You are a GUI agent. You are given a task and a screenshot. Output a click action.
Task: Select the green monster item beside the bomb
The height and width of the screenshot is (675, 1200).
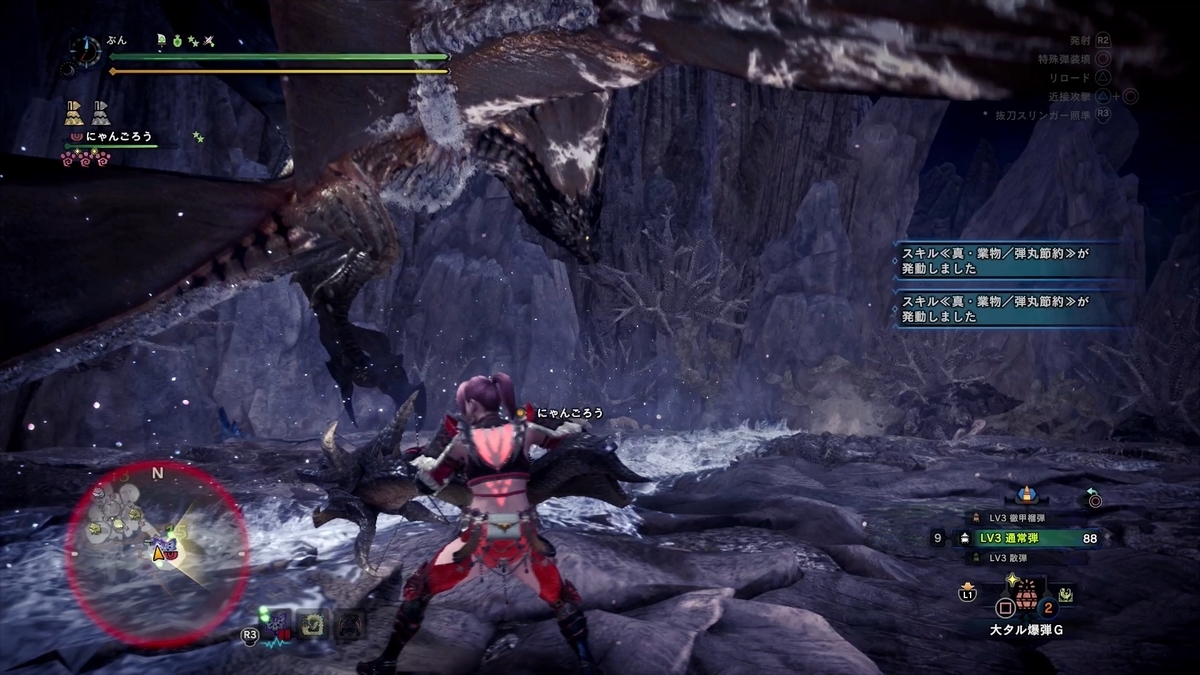click(x=1066, y=594)
